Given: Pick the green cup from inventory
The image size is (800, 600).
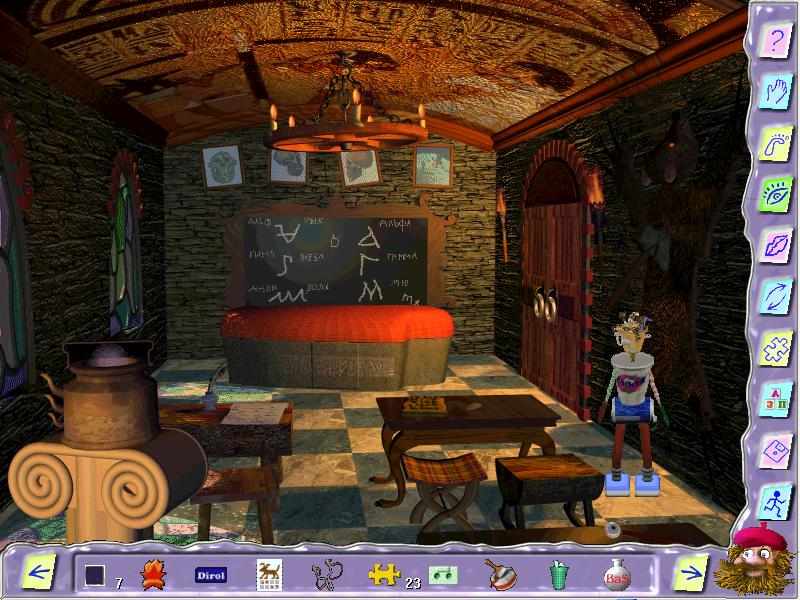Looking at the screenshot, I should 557,574.
